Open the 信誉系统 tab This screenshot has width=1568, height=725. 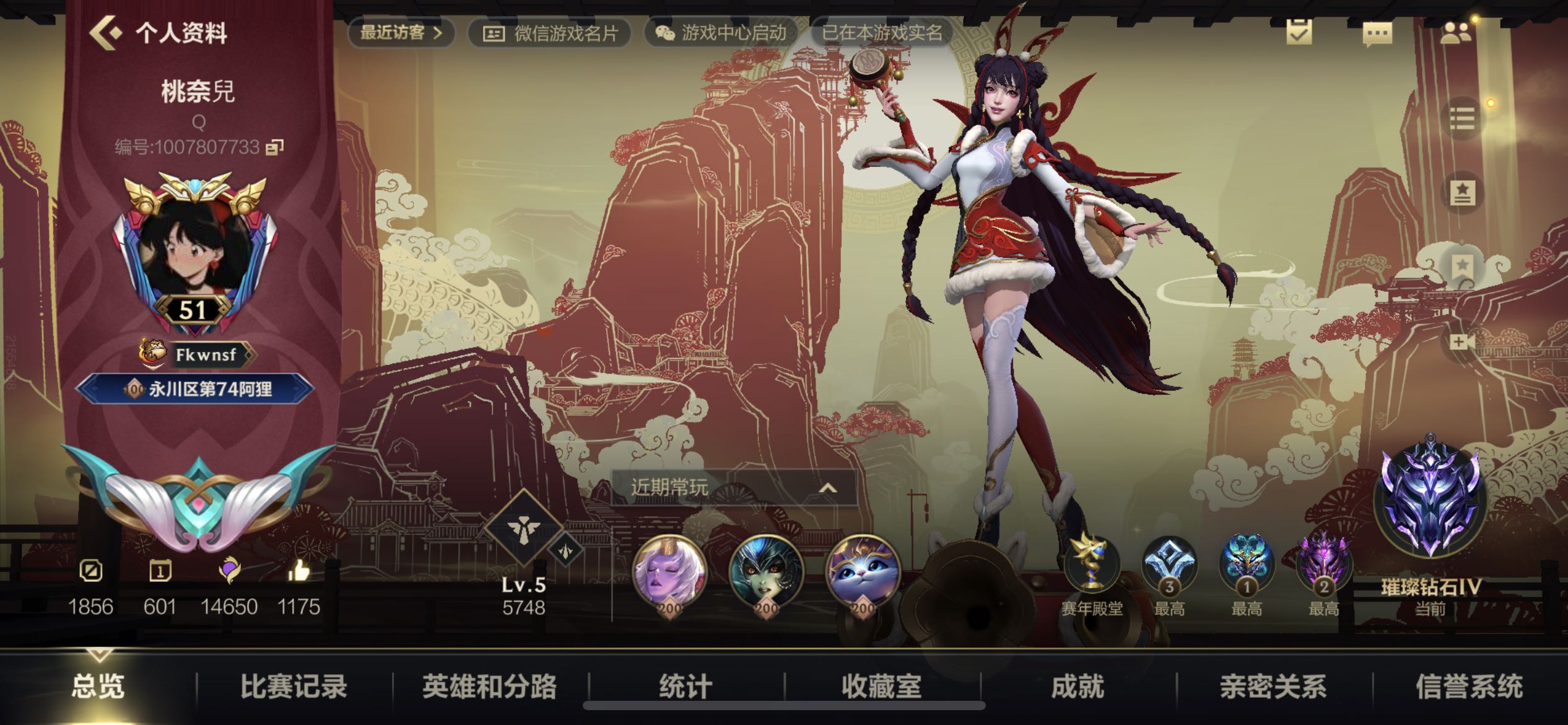click(1469, 687)
